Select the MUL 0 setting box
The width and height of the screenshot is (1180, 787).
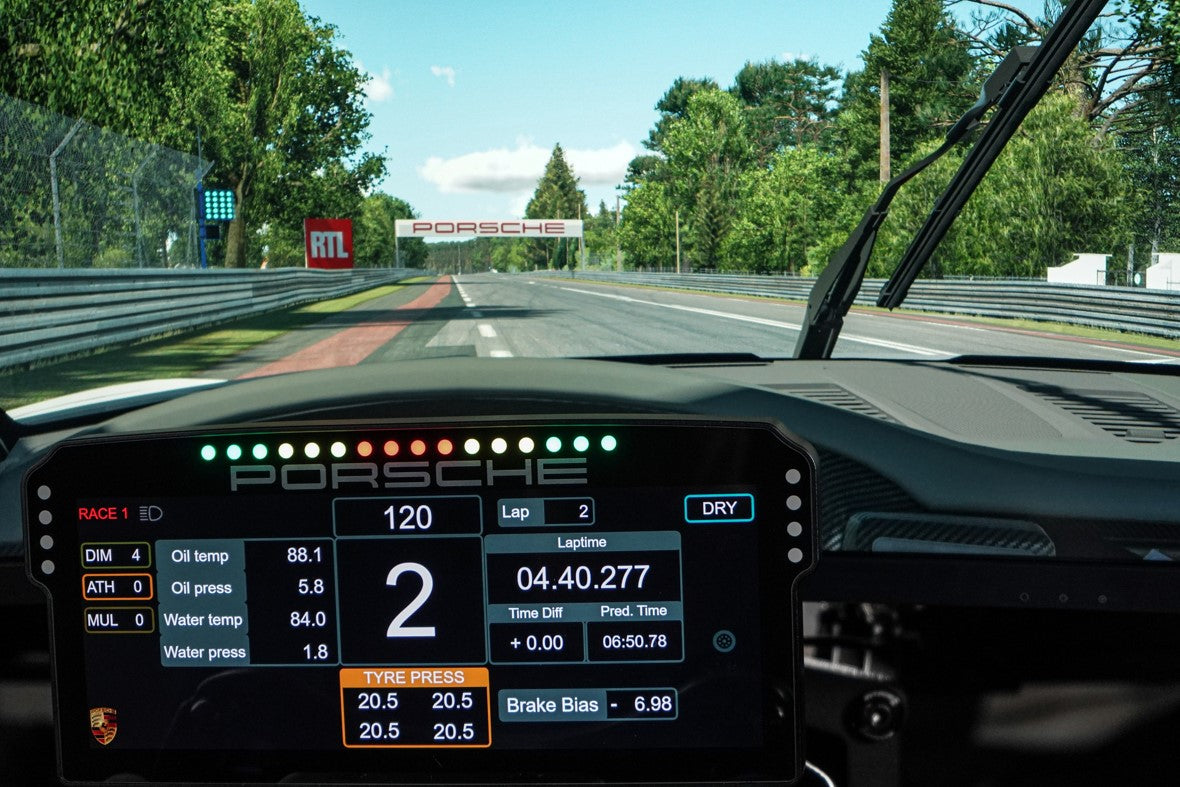pyautogui.click(x=118, y=620)
